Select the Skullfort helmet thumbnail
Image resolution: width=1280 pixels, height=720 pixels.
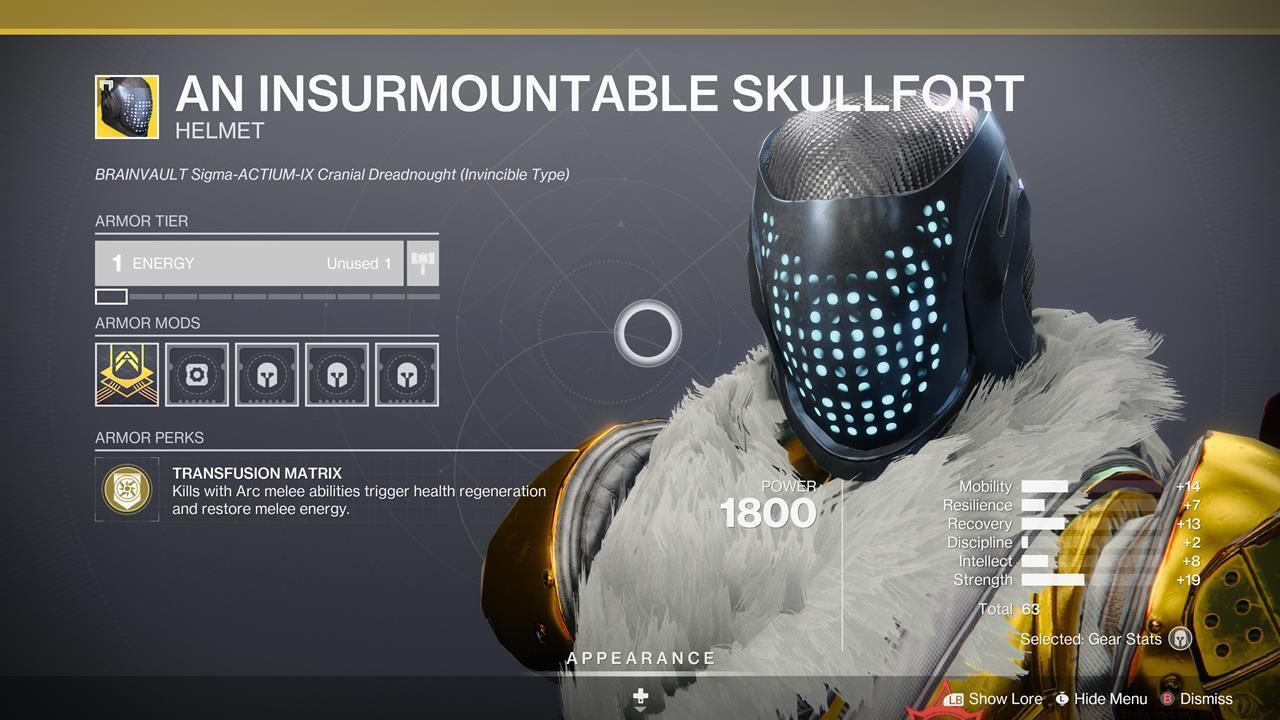point(126,107)
